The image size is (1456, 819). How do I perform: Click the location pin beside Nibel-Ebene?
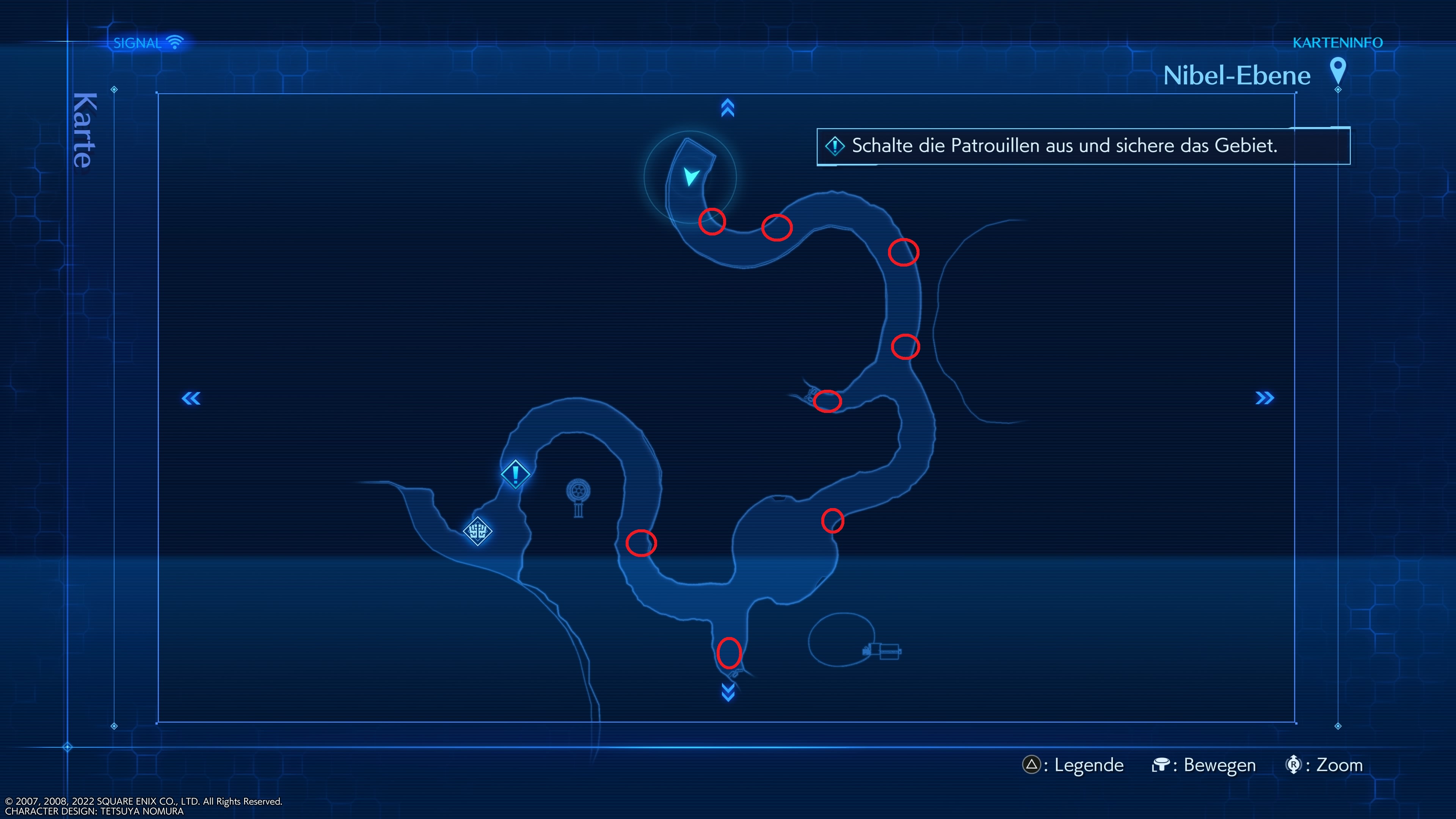point(1337,72)
